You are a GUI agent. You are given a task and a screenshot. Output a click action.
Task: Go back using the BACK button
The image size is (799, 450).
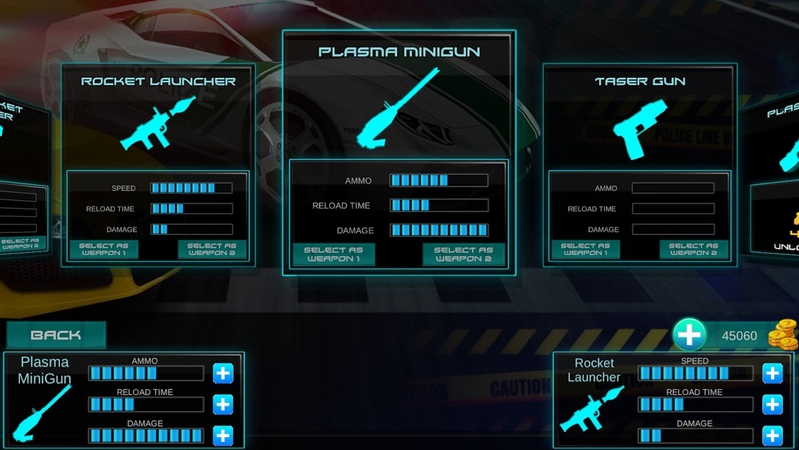click(56, 335)
